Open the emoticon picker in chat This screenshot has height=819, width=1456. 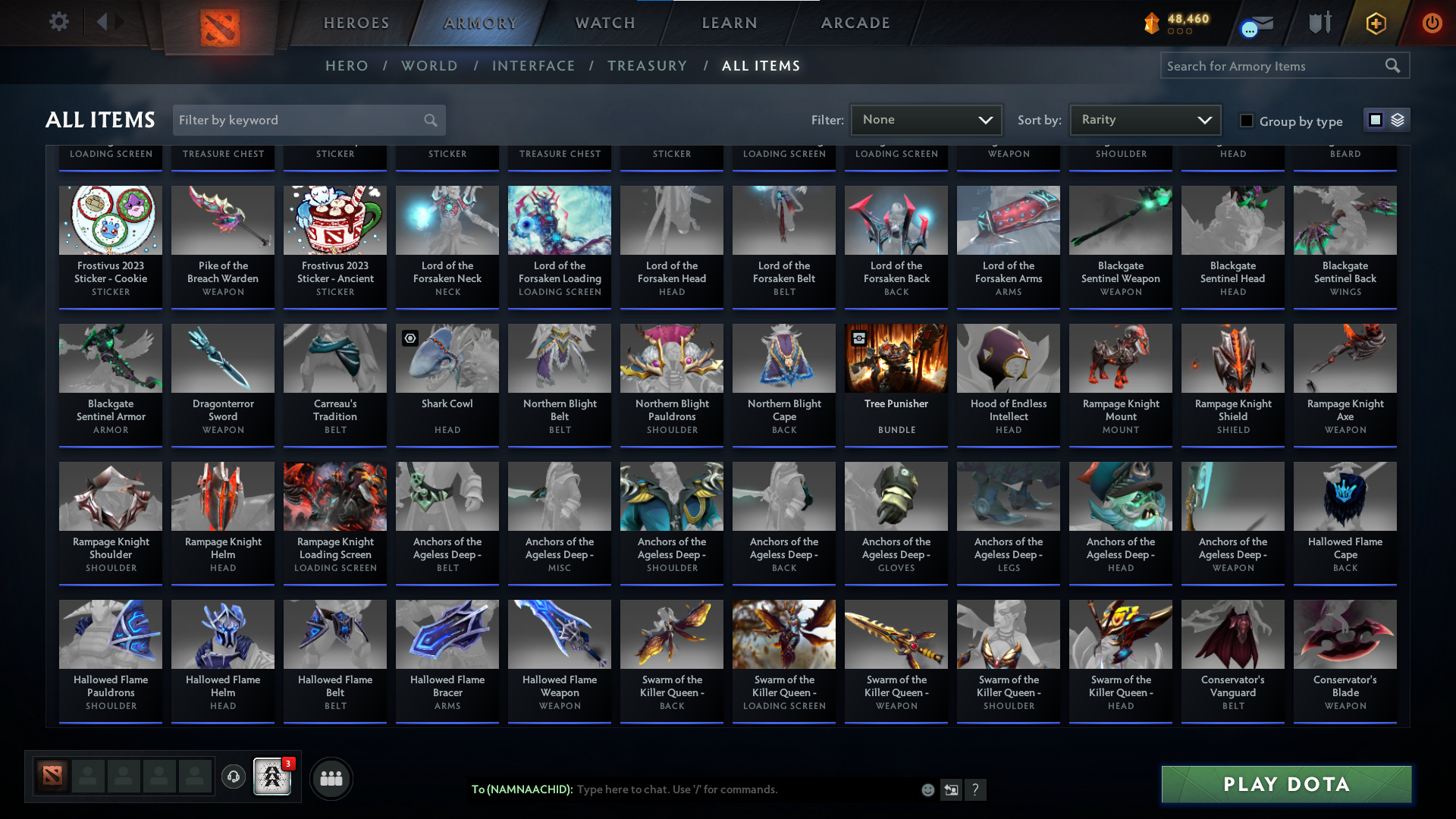927,789
